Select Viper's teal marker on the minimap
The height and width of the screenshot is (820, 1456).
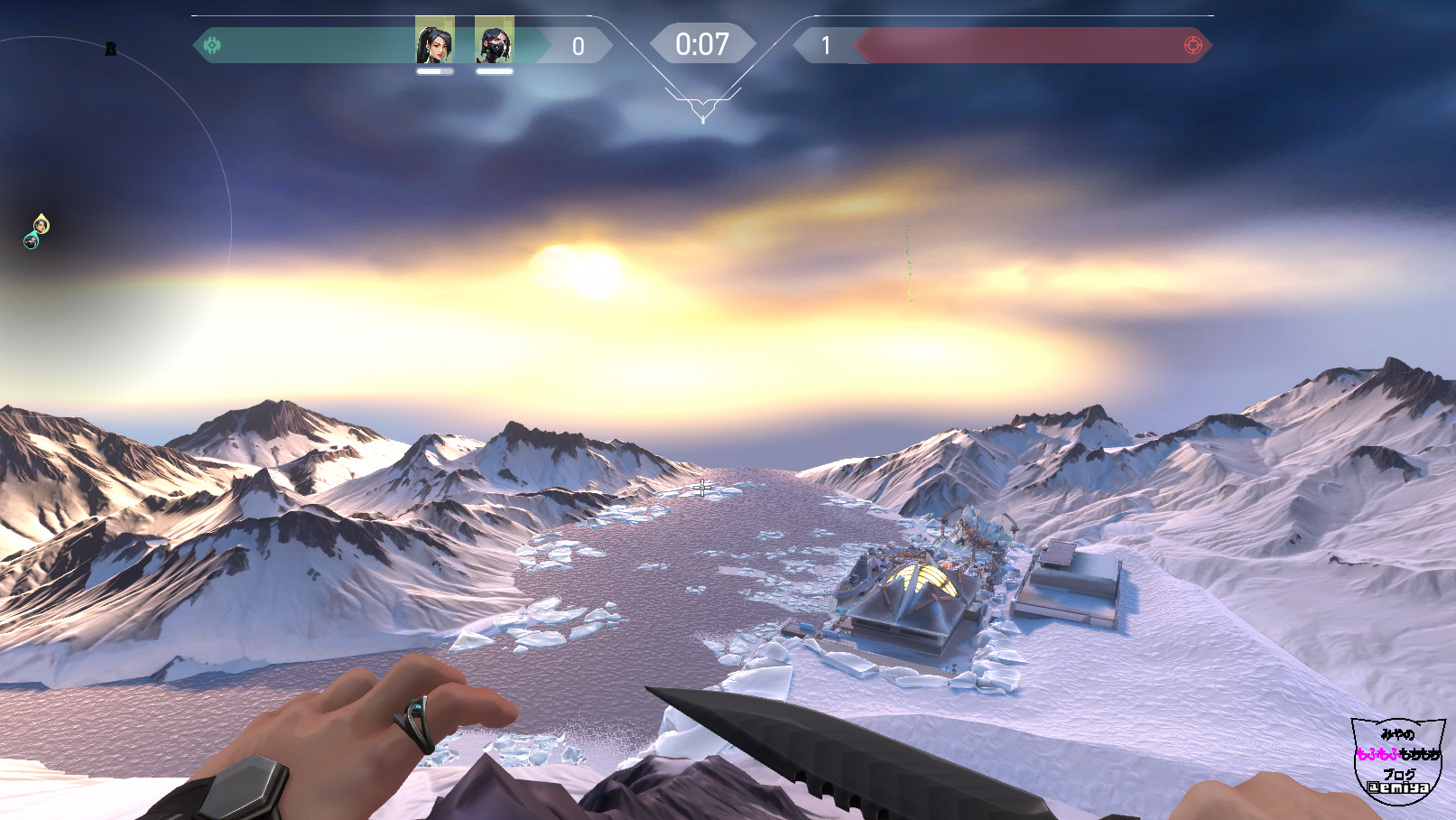pos(32,240)
